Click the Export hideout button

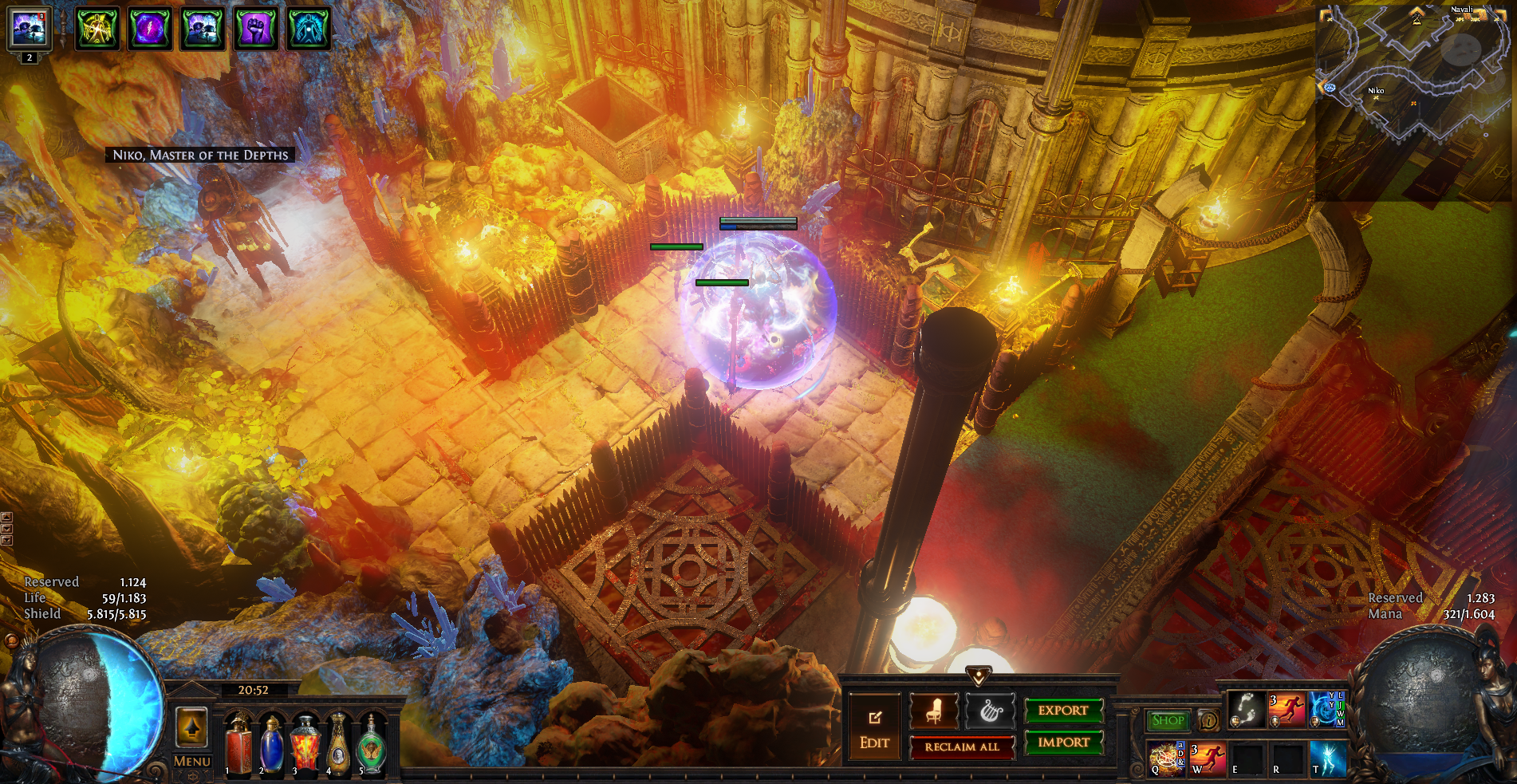1063,710
